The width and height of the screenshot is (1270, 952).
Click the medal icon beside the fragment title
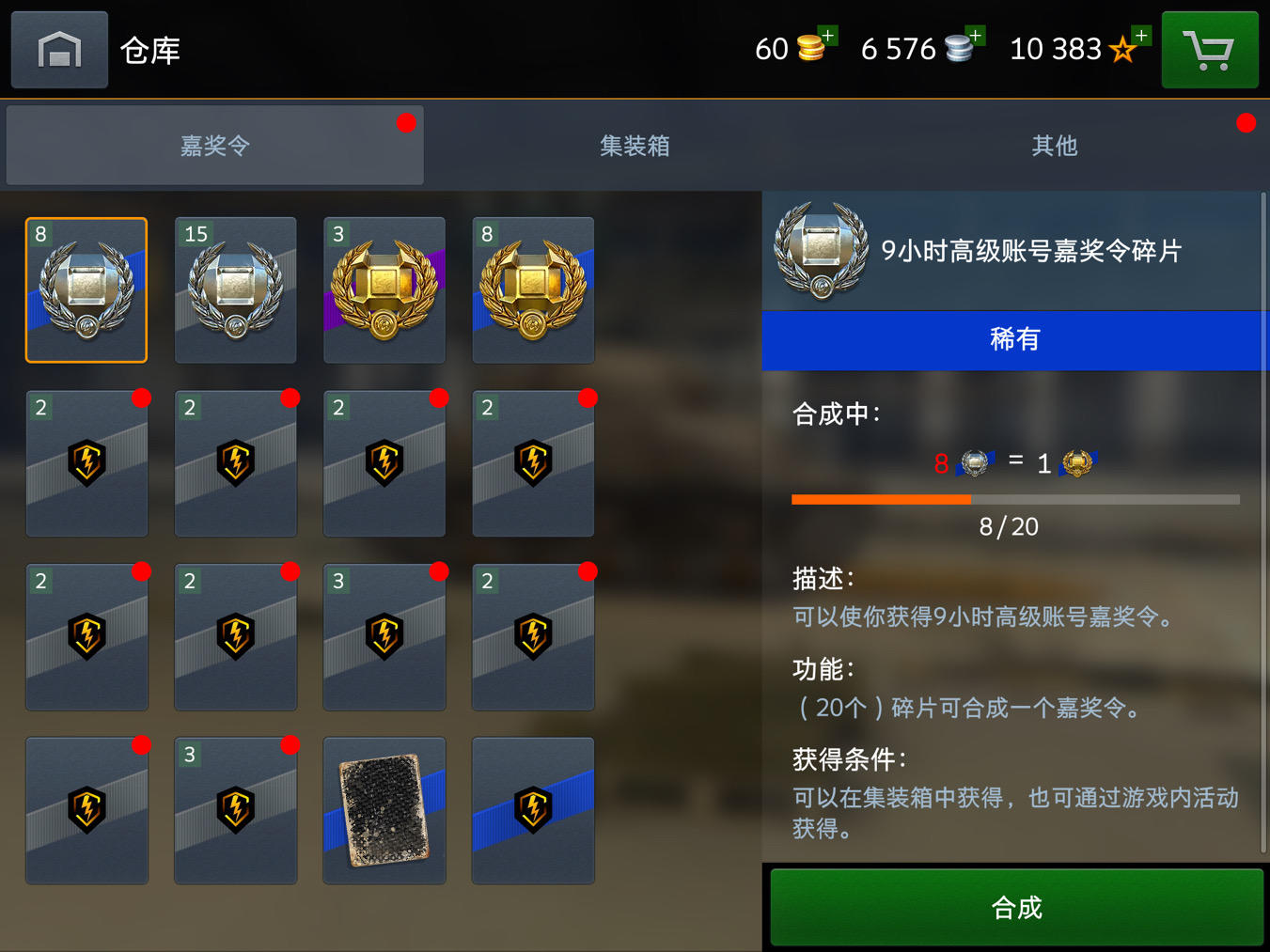tap(821, 251)
